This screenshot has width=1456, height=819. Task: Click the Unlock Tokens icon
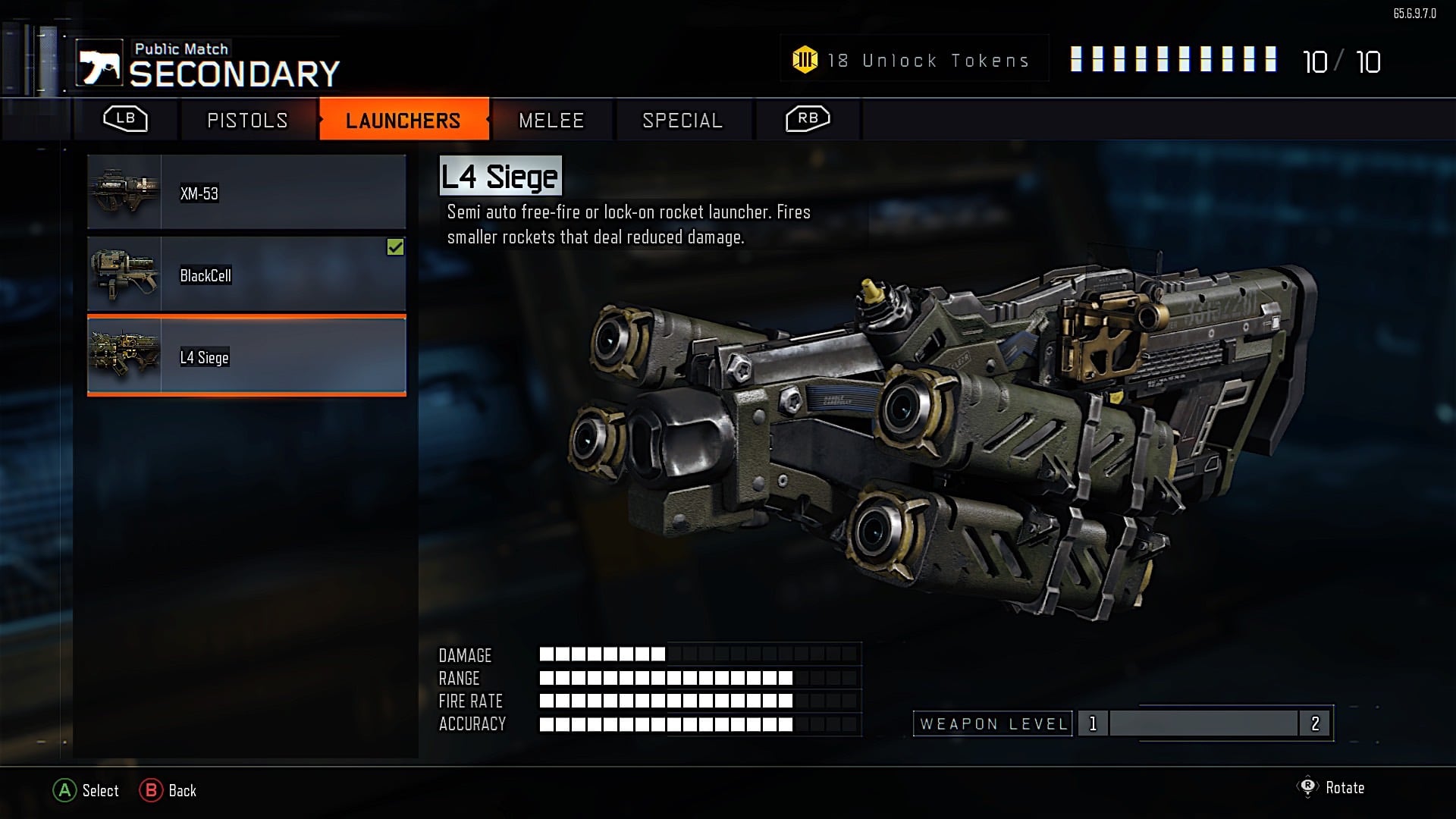tap(805, 59)
